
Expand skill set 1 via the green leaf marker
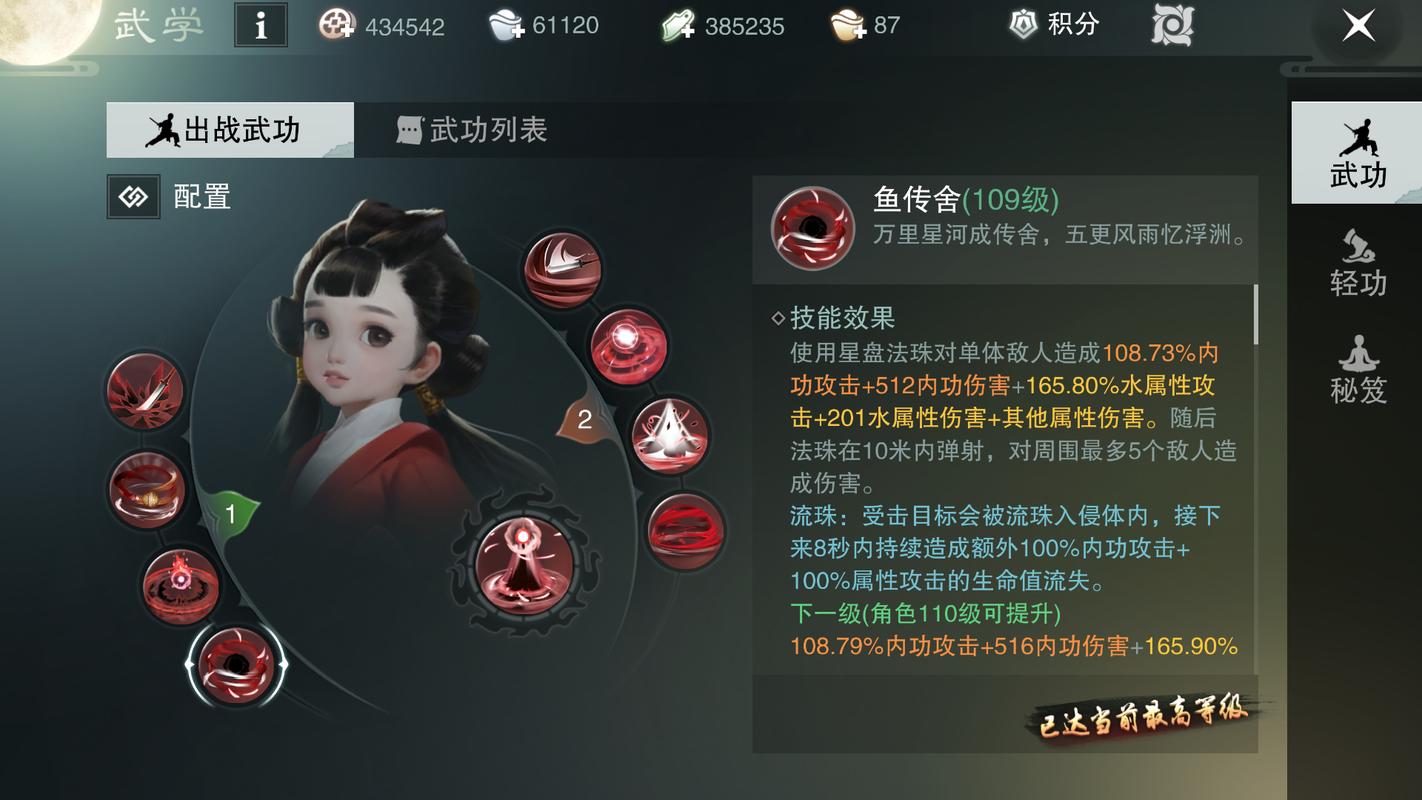click(x=230, y=515)
